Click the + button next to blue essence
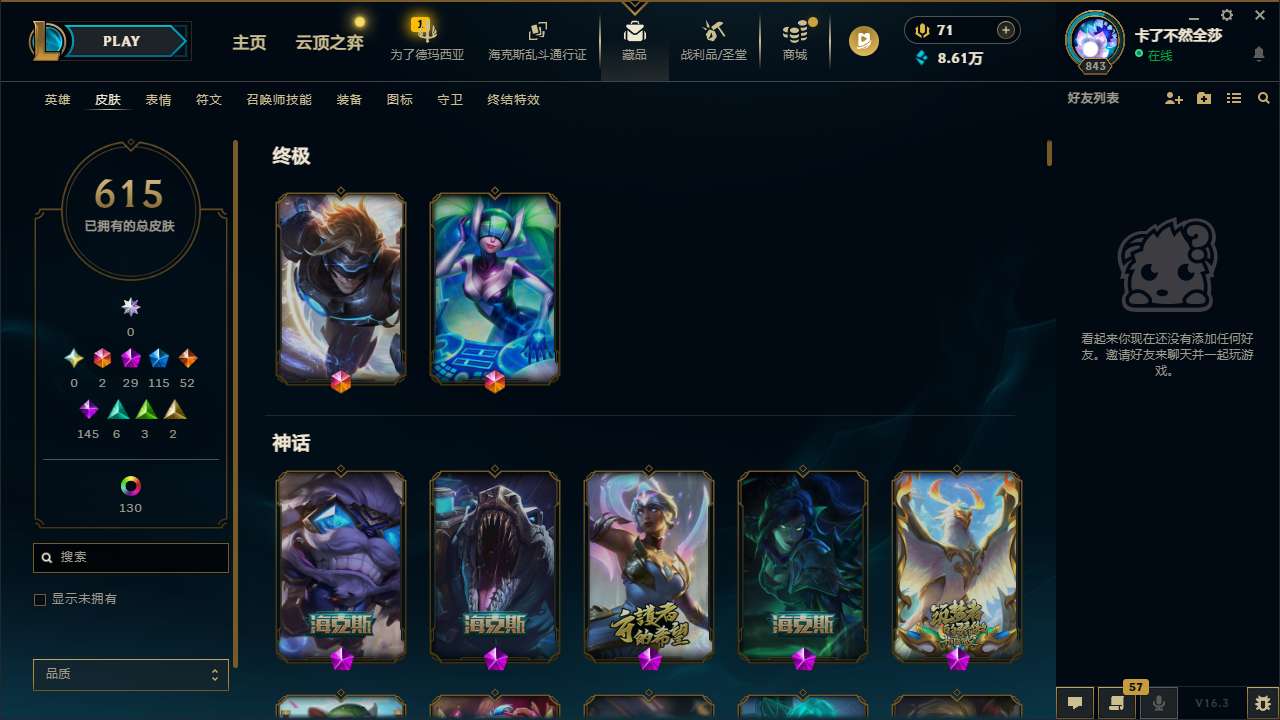 [x=1003, y=29]
